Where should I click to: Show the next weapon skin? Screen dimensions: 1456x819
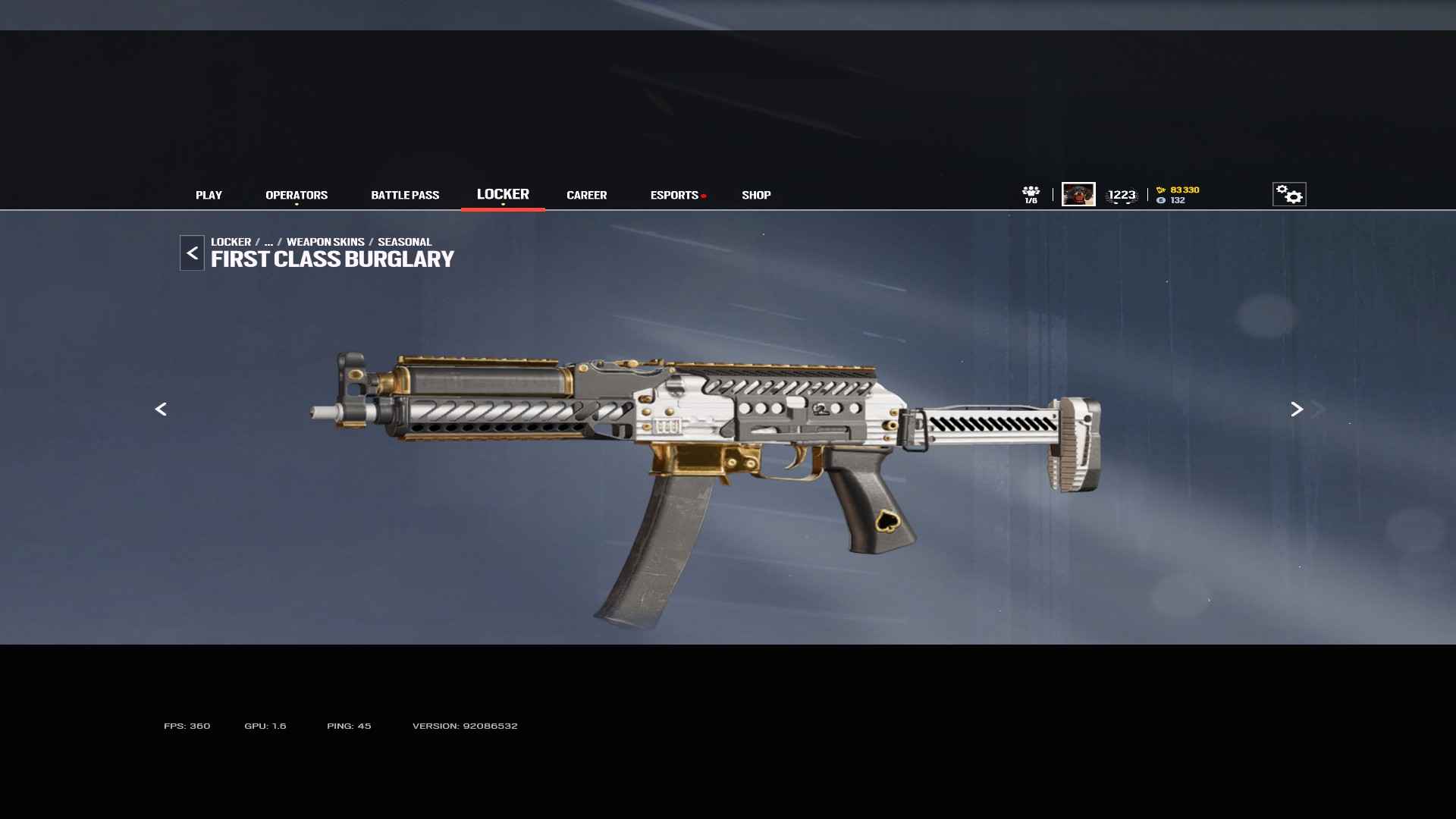1297,409
